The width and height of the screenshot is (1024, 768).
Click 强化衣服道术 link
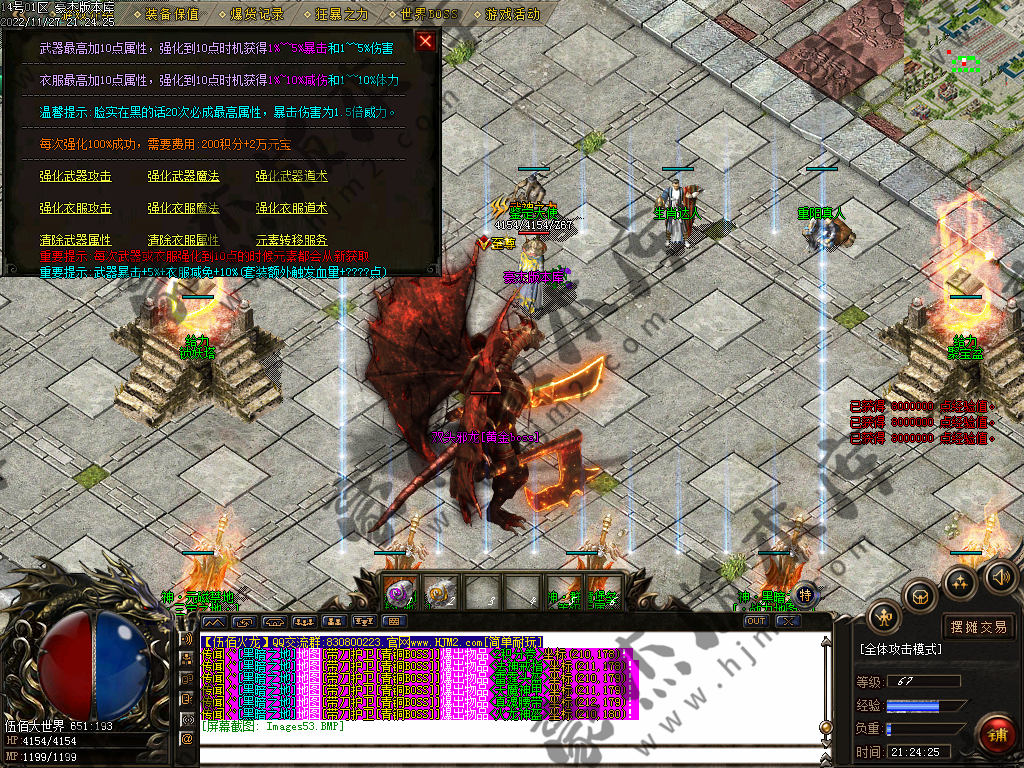pyautogui.click(x=292, y=208)
